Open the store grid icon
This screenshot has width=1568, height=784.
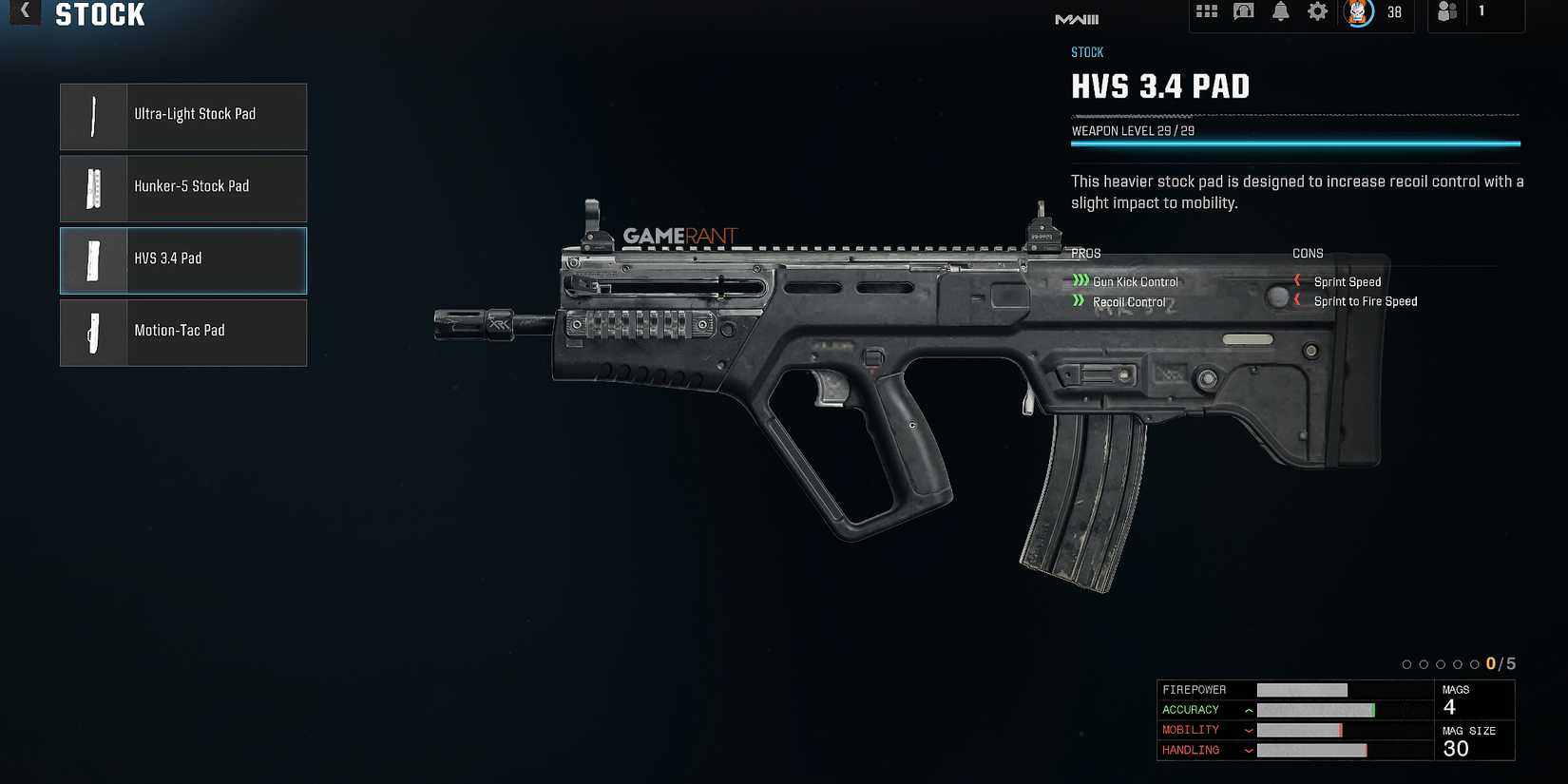click(1207, 12)
